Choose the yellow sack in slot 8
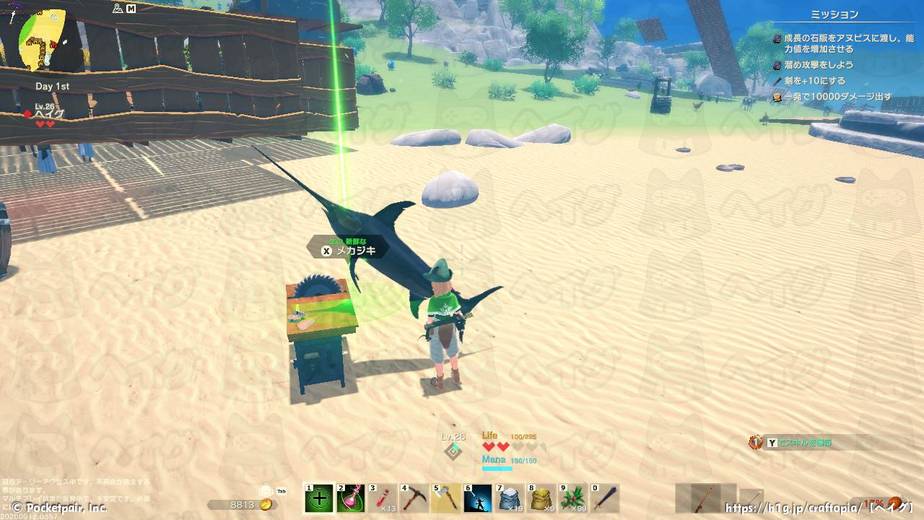This screenshot has height=520, width=924. tap(542, 498)
